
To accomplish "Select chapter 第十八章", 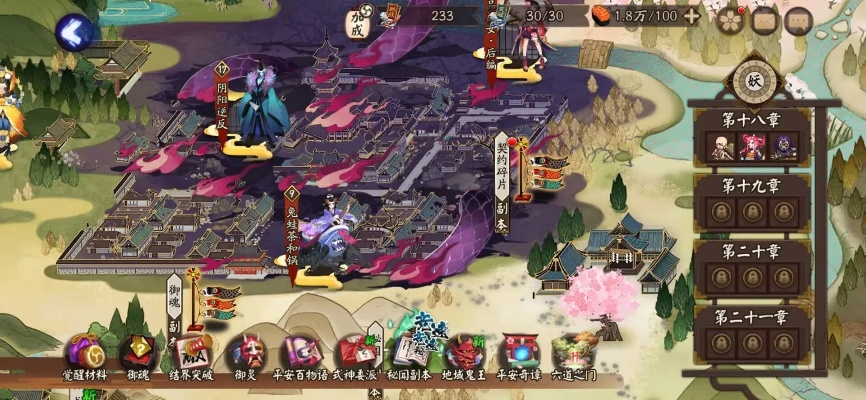I will pos(753,137).
